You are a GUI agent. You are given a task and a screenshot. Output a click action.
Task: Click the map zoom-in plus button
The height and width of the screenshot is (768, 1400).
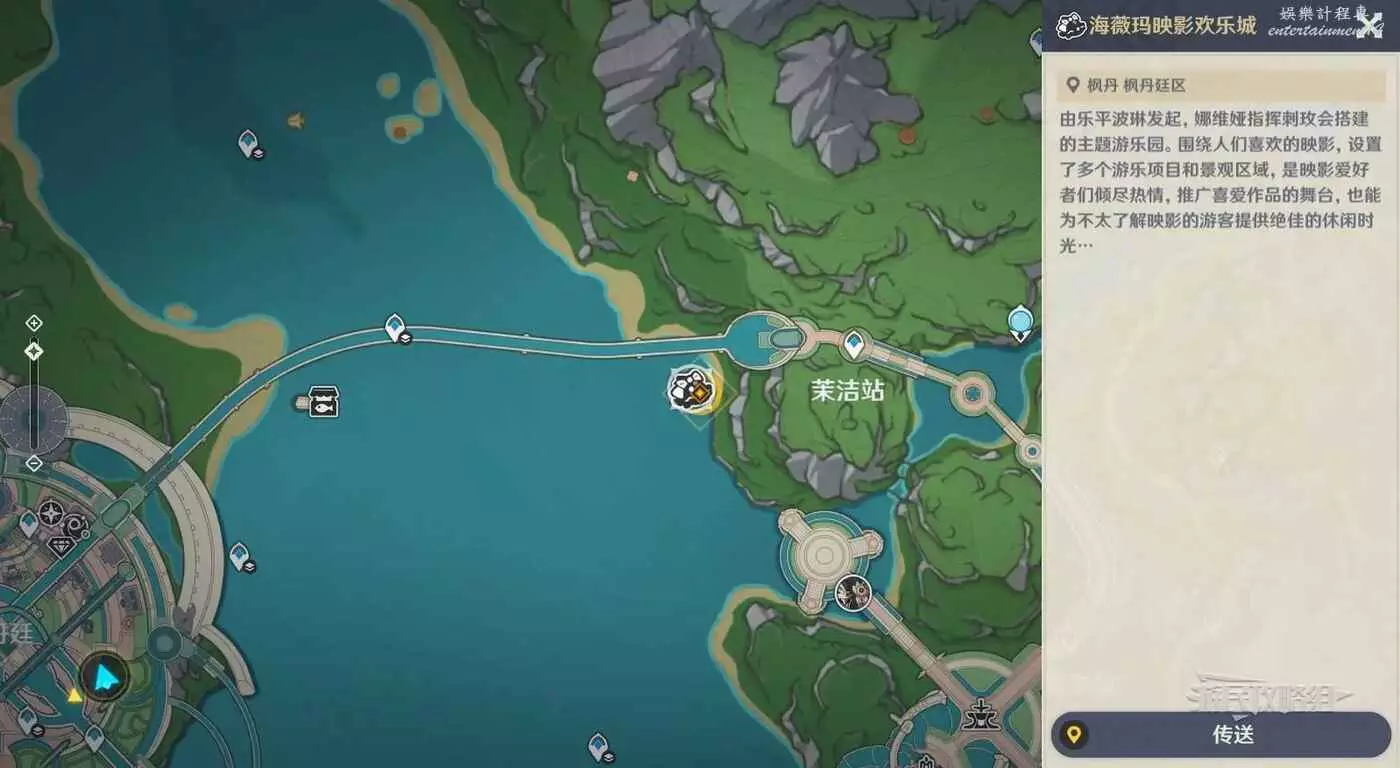34,323
